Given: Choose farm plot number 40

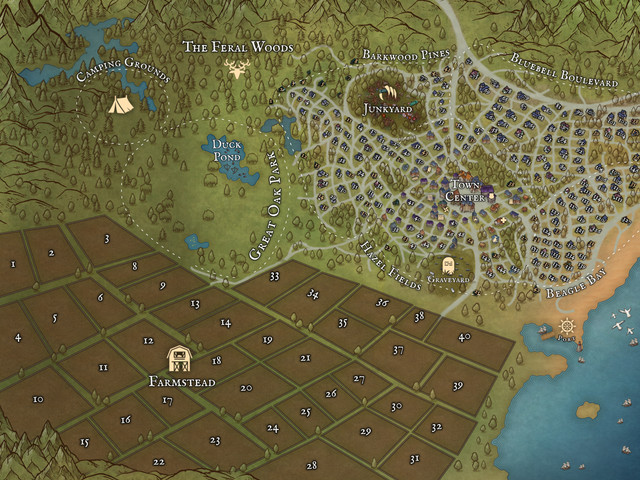Looking at the screenshot, I should point(464,337).
